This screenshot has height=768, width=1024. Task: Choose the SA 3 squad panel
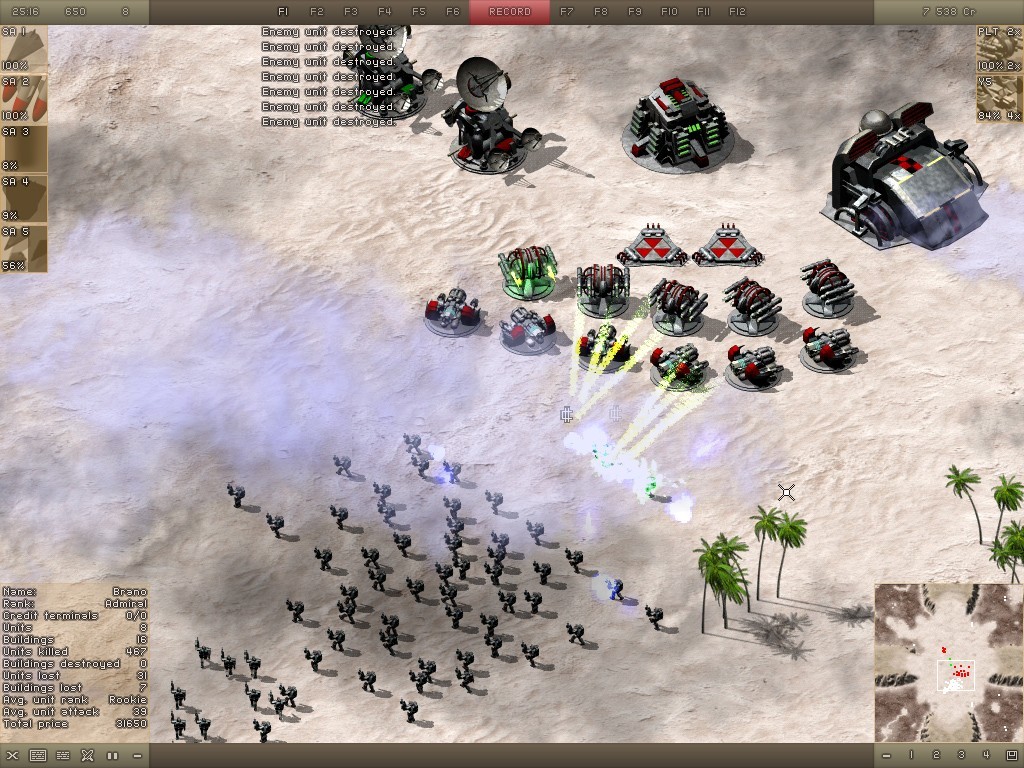pyautogui.click(x=23, y=149)
